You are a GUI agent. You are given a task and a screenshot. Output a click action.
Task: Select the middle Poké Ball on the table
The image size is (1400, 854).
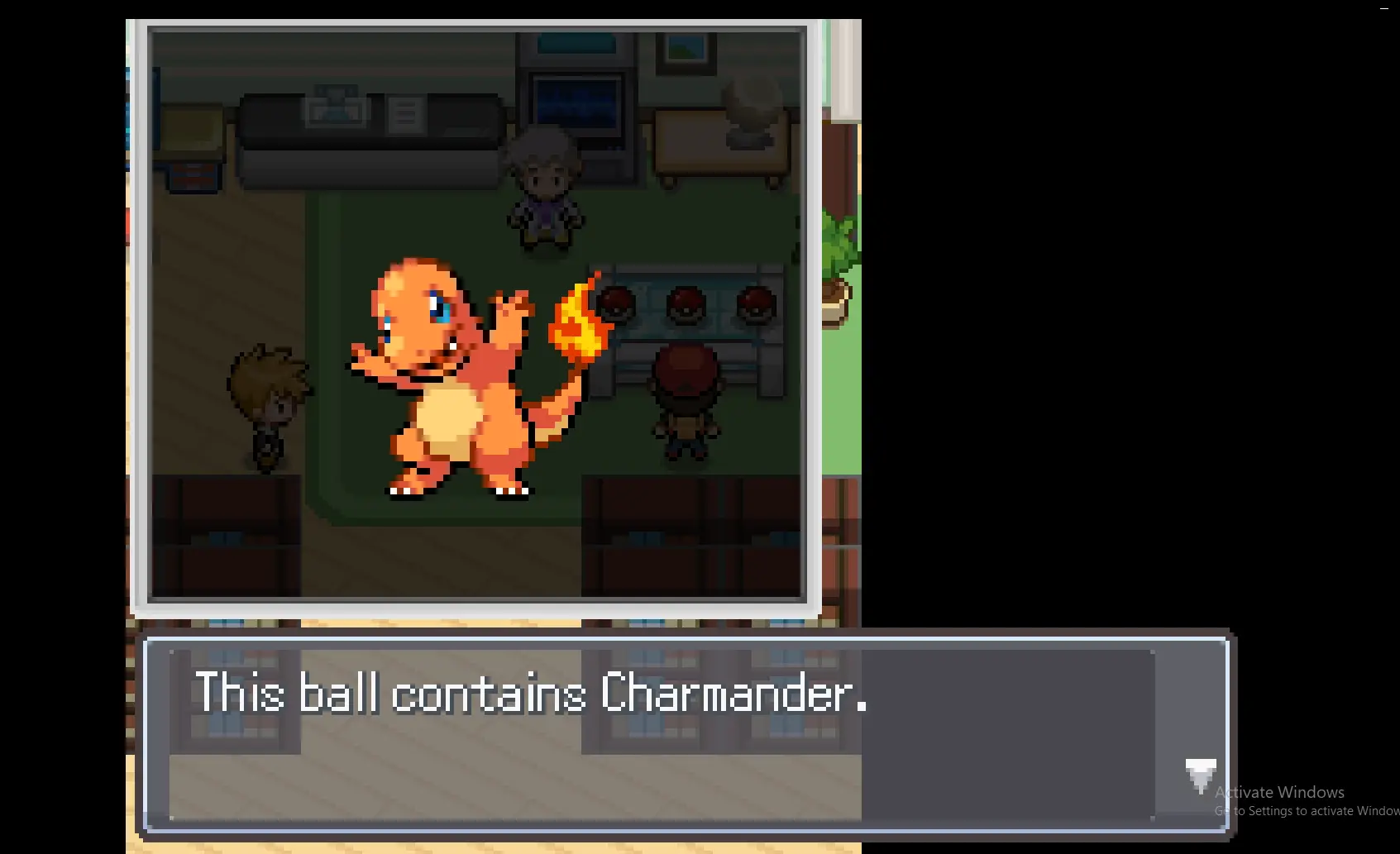pyautogui.click(x=686, y=303)
